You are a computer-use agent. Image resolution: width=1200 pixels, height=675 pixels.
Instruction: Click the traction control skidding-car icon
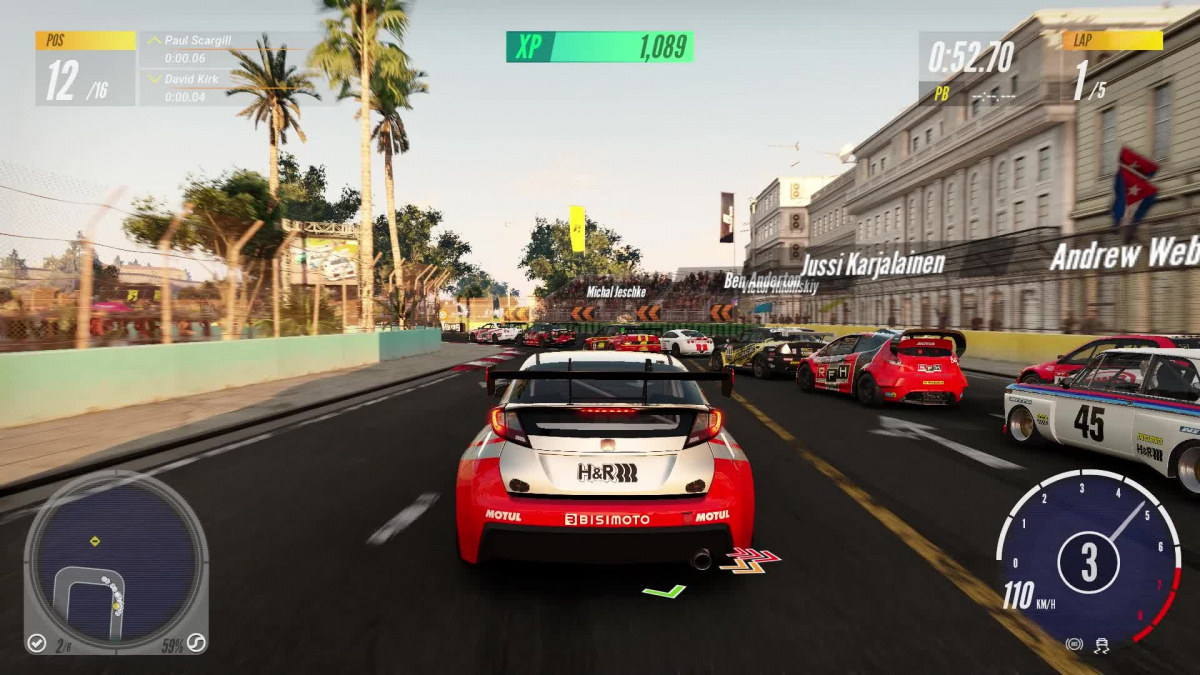click(x=1102, y=645)
